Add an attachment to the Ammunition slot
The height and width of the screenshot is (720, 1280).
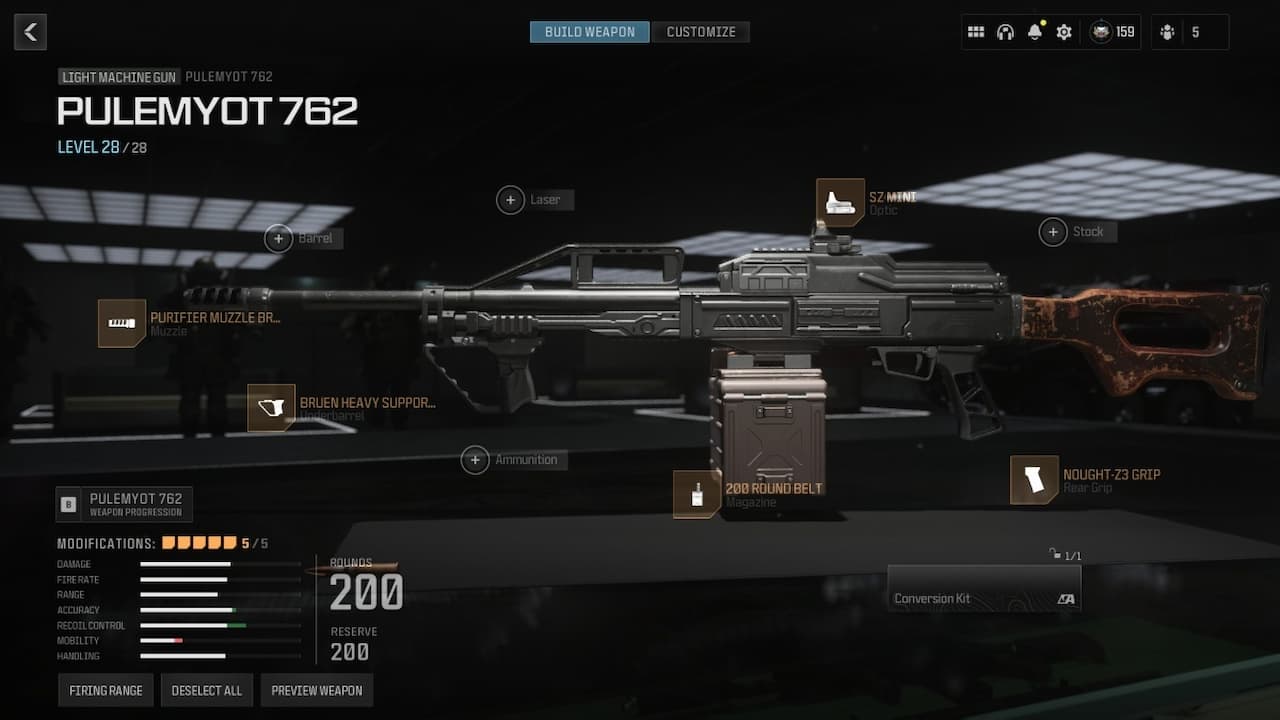coord(475,460)
